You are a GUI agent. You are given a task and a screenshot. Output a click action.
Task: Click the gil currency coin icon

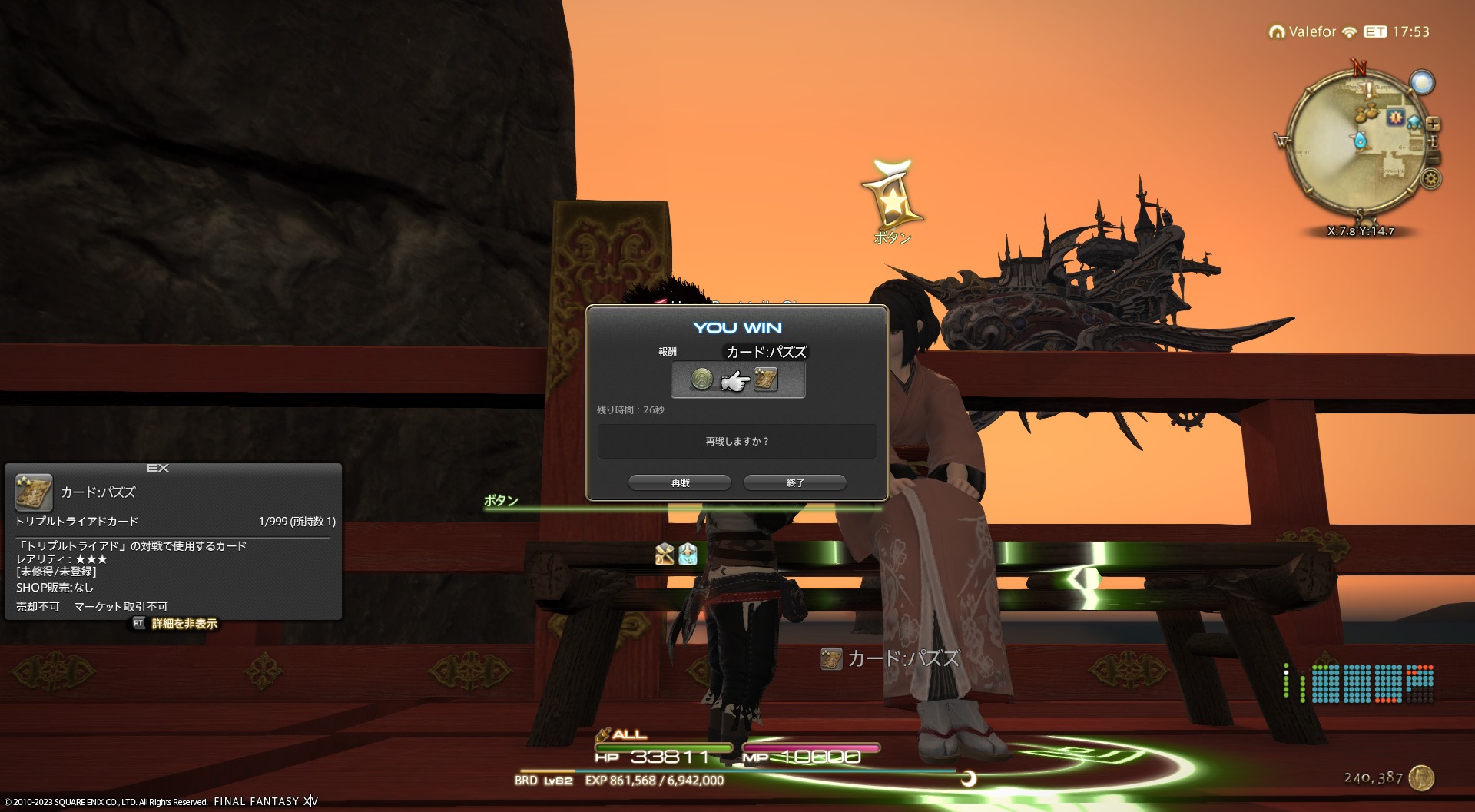coord(1421,777)
